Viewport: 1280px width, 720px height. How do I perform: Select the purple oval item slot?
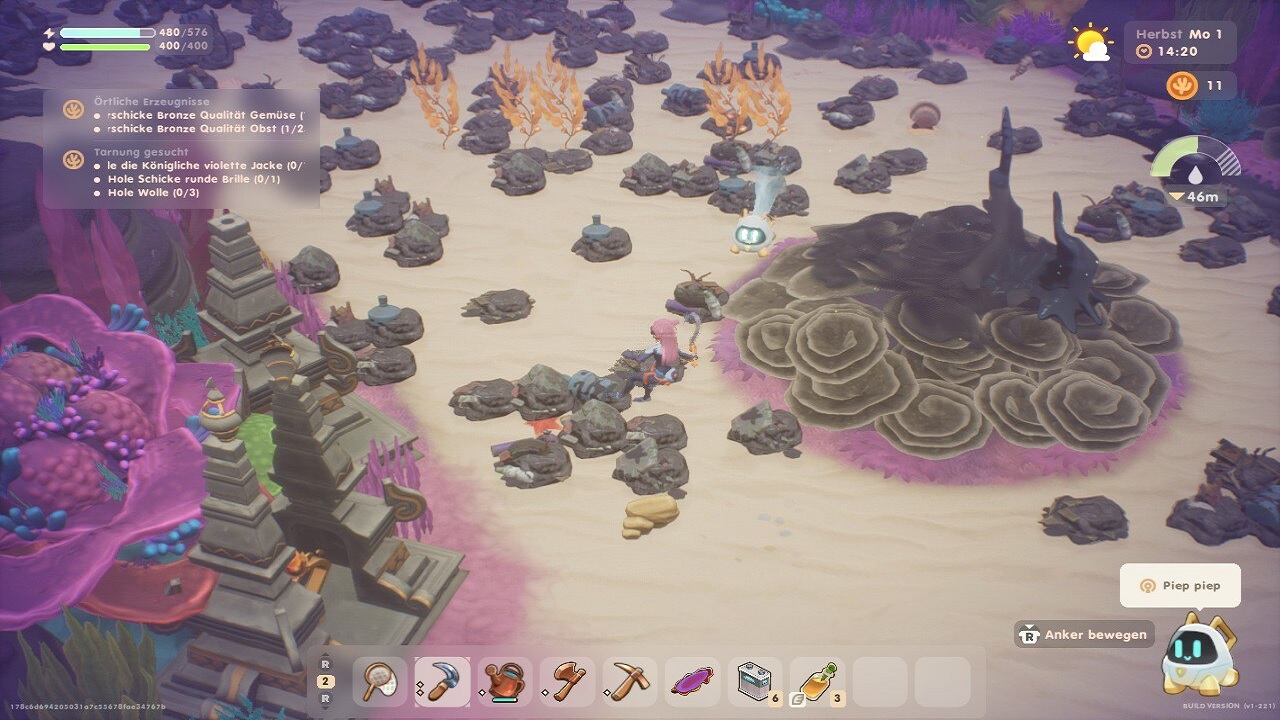pyautogui.click(x=692, y=682)
